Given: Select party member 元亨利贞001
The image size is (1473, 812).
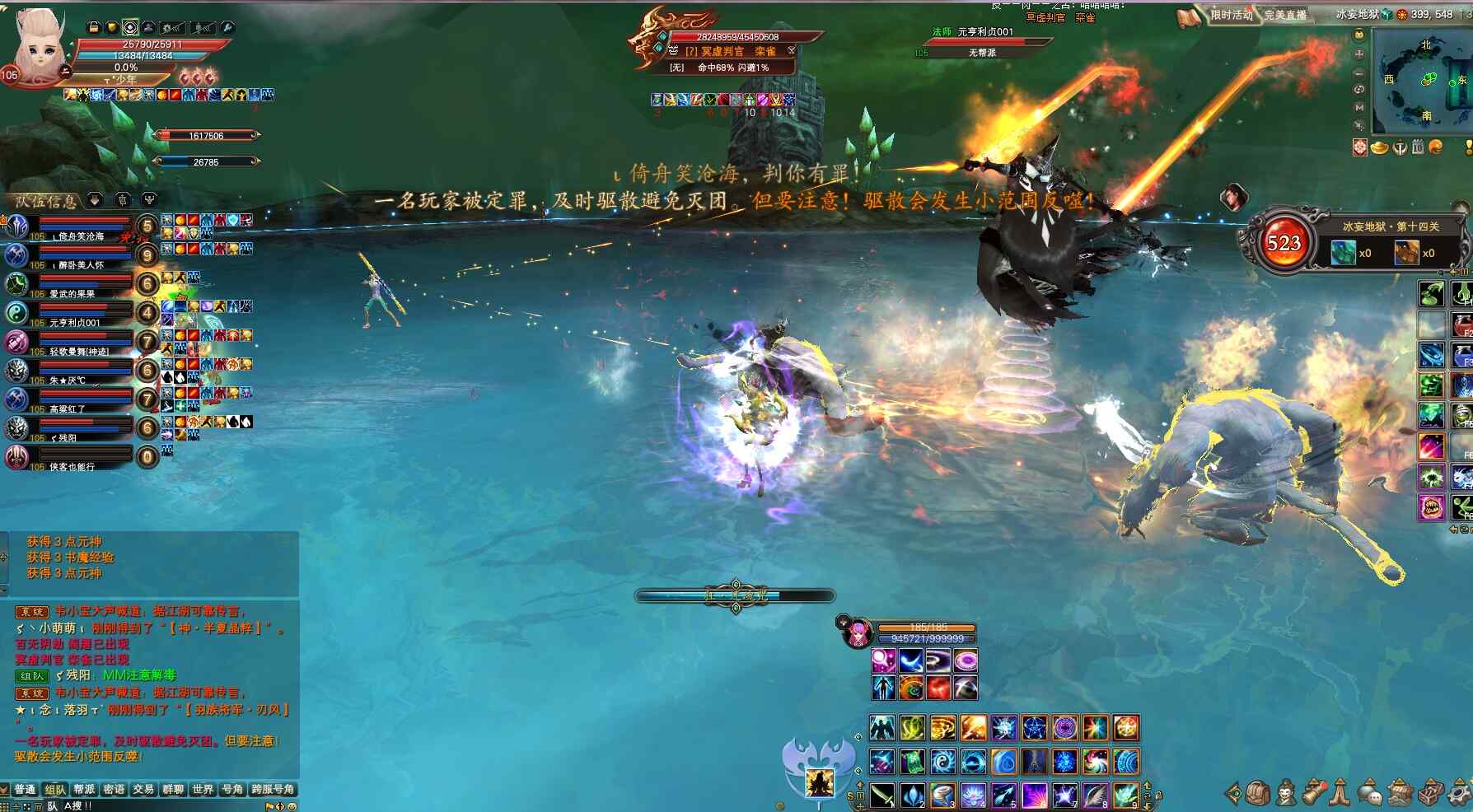Looking at the screenshot, I should click(74, 322).
